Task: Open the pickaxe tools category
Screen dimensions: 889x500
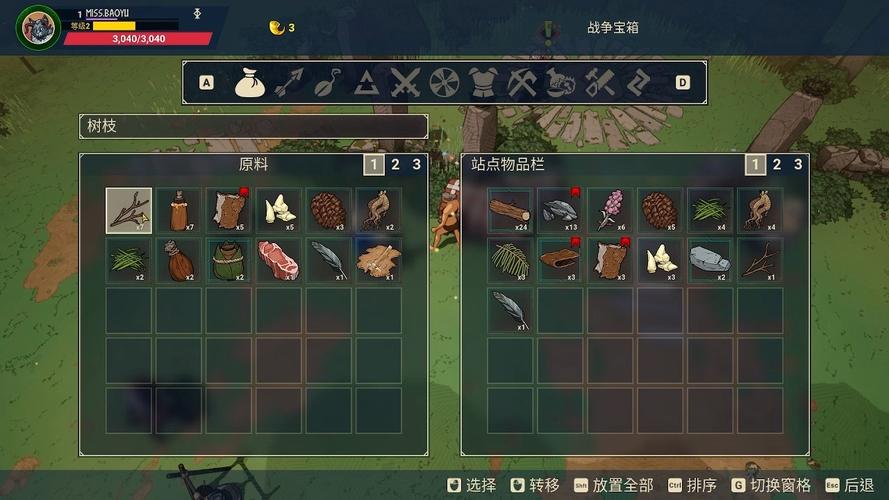Action: [x=520, y=83]
